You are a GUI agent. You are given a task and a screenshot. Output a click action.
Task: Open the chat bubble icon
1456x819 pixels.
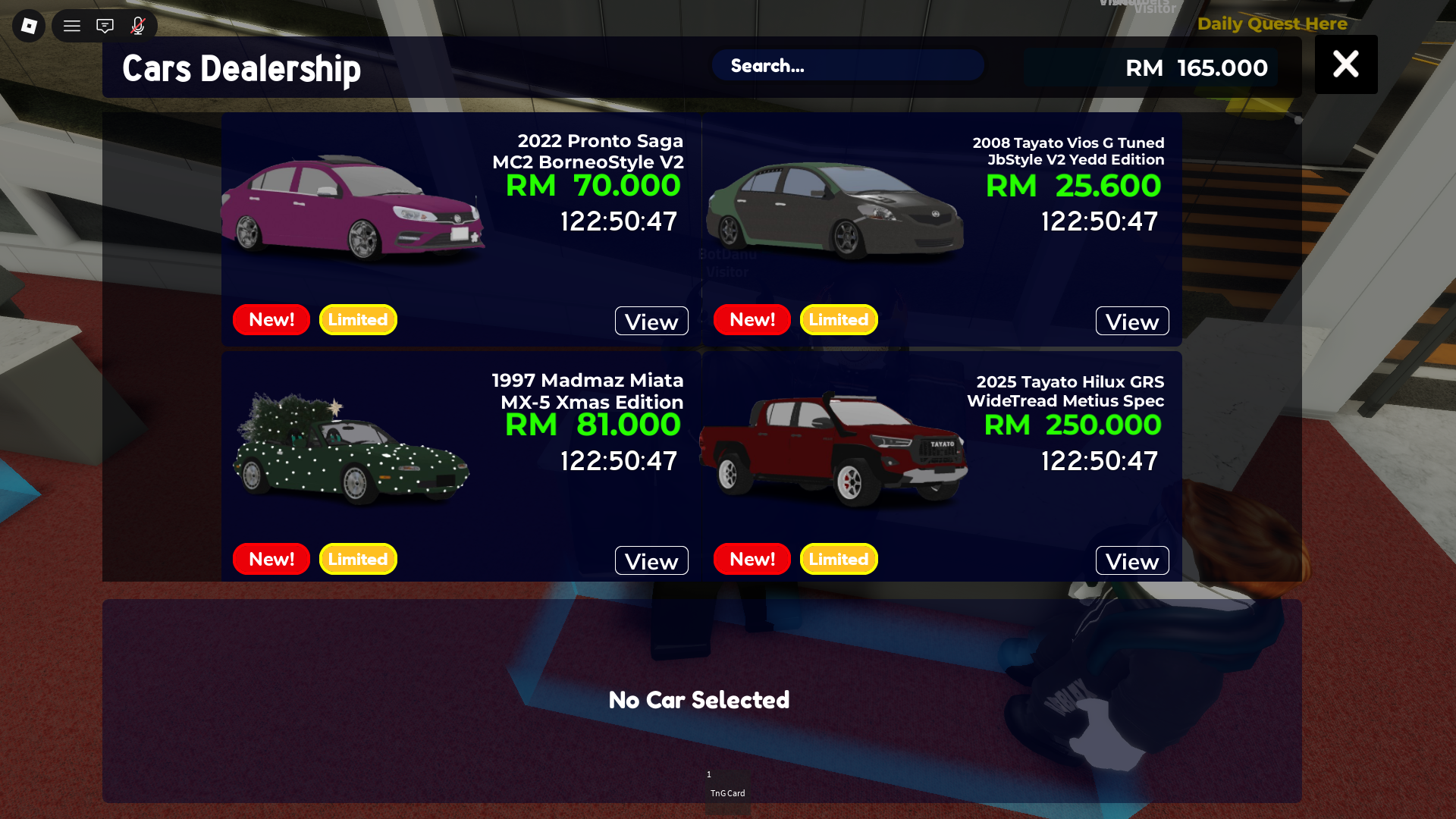coord(105,25)
